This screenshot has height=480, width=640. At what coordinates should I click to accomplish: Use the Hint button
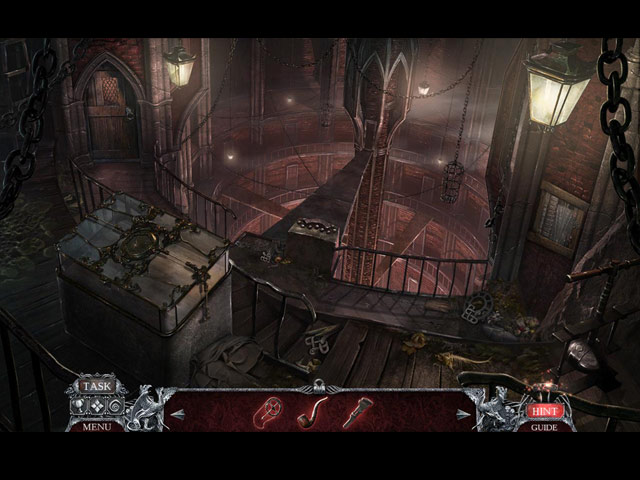pyautogui.click(x=543, y=410)
